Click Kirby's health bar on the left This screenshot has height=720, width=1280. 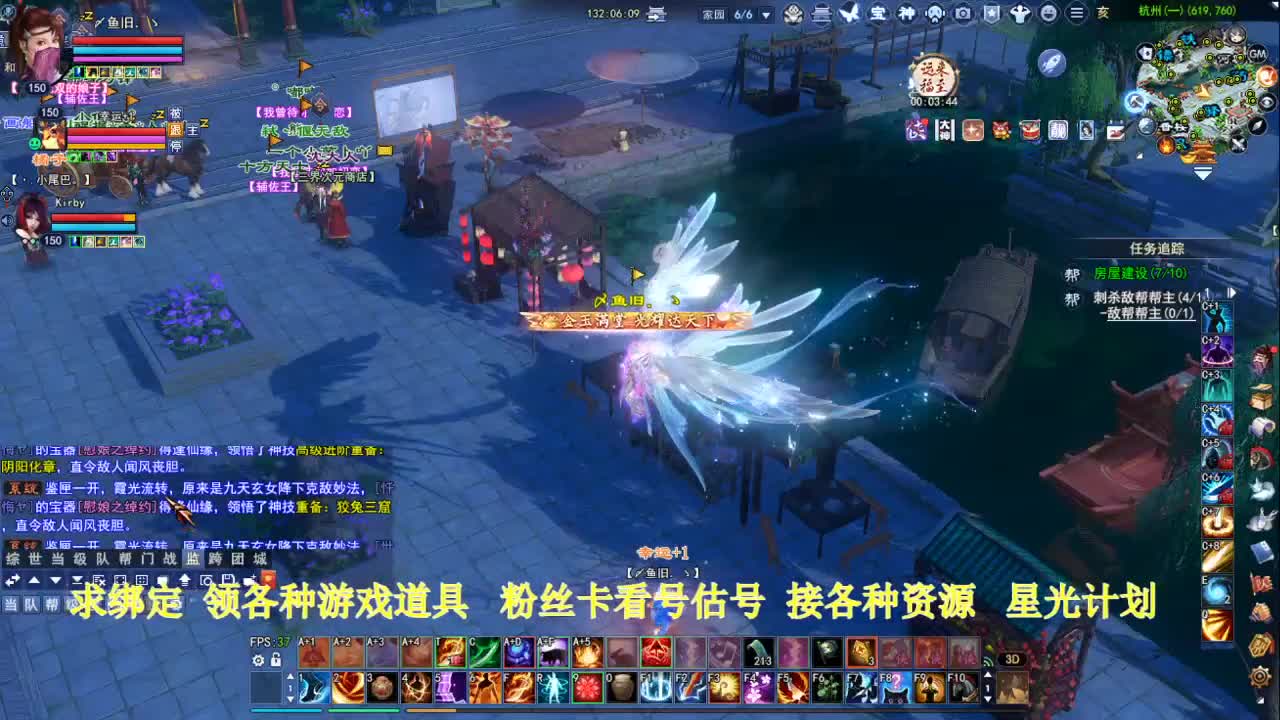(x=92, y=218)
